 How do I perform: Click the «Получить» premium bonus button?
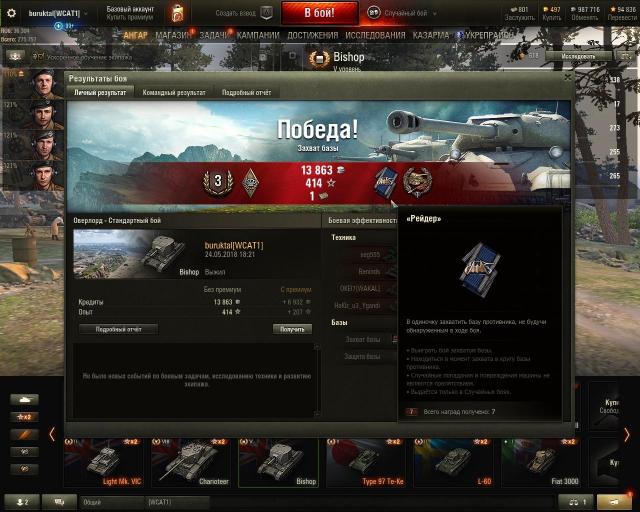(292, 329)
